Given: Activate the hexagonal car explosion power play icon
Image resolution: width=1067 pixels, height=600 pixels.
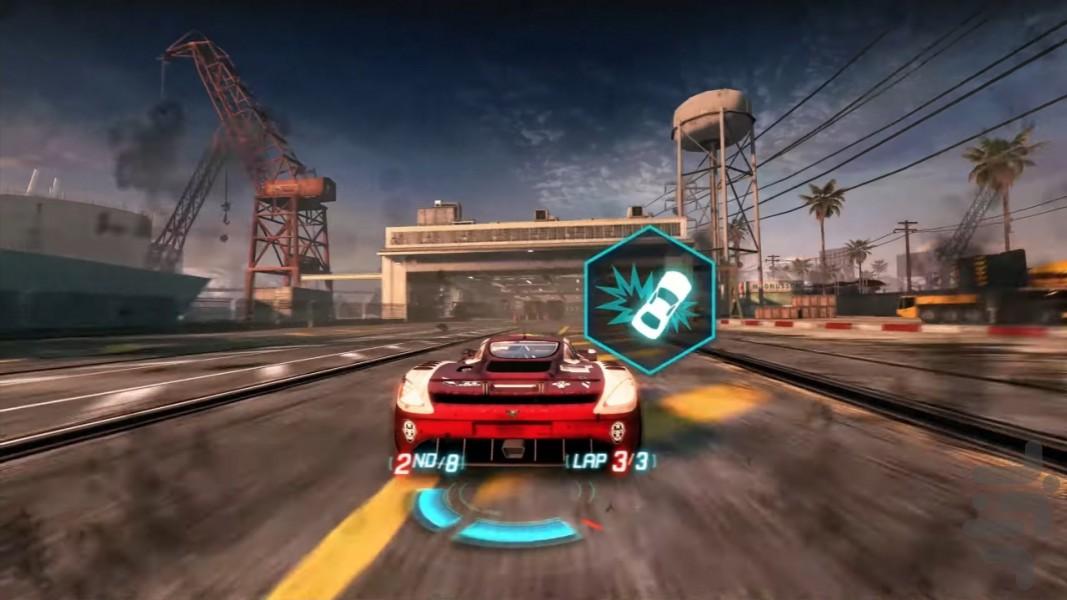Looking at the screenshot, I should [650, 300].
